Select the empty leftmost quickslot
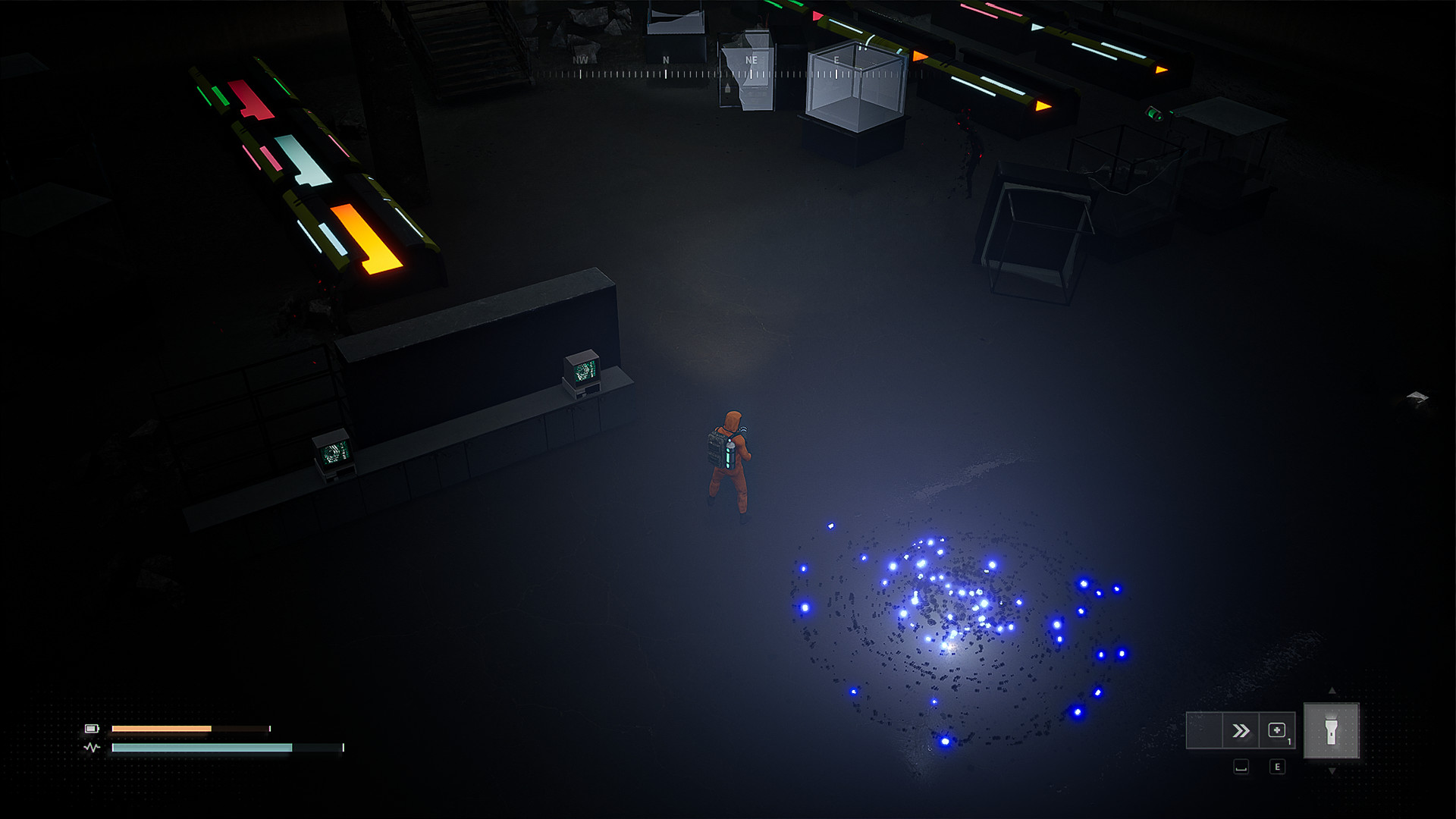Image resolution: width=1456 pixels, height=819 pixels. pos(1205,730)
